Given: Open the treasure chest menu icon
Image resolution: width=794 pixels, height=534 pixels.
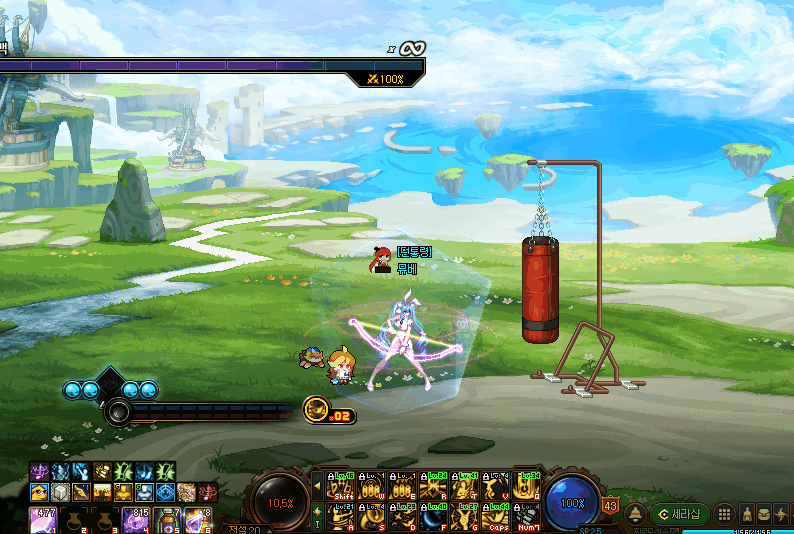Looking at the screenshot, I should click(764, 514).
